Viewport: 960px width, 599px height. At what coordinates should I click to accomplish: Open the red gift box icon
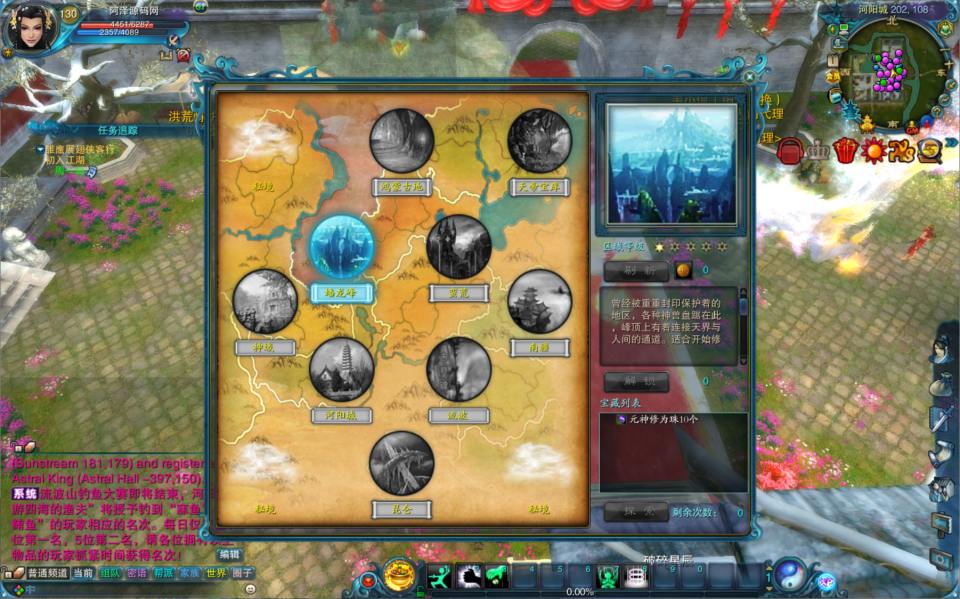pyautogui.click(x=845, y=150)
